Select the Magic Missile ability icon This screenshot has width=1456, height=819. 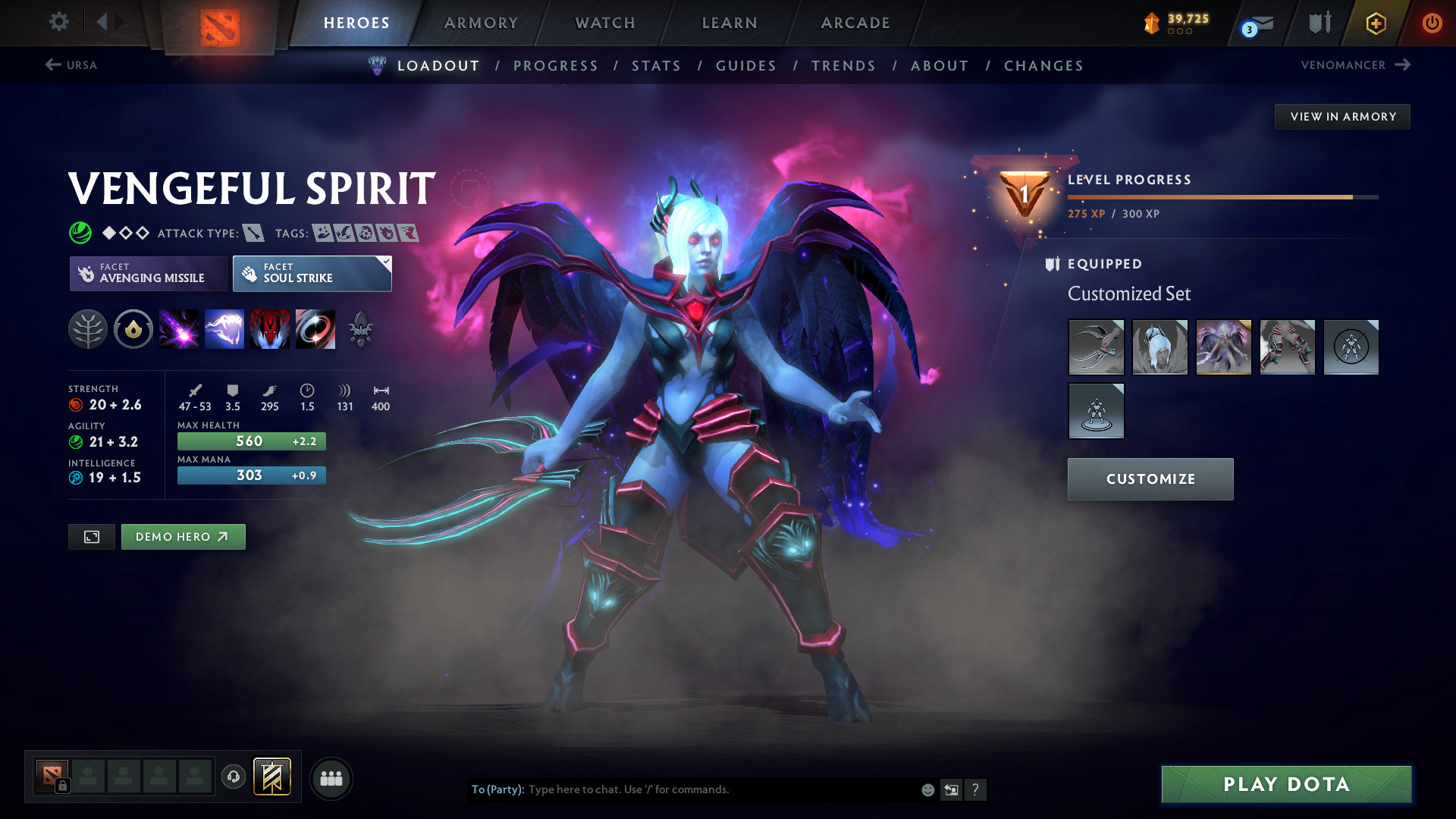click(x=179, y=328)
